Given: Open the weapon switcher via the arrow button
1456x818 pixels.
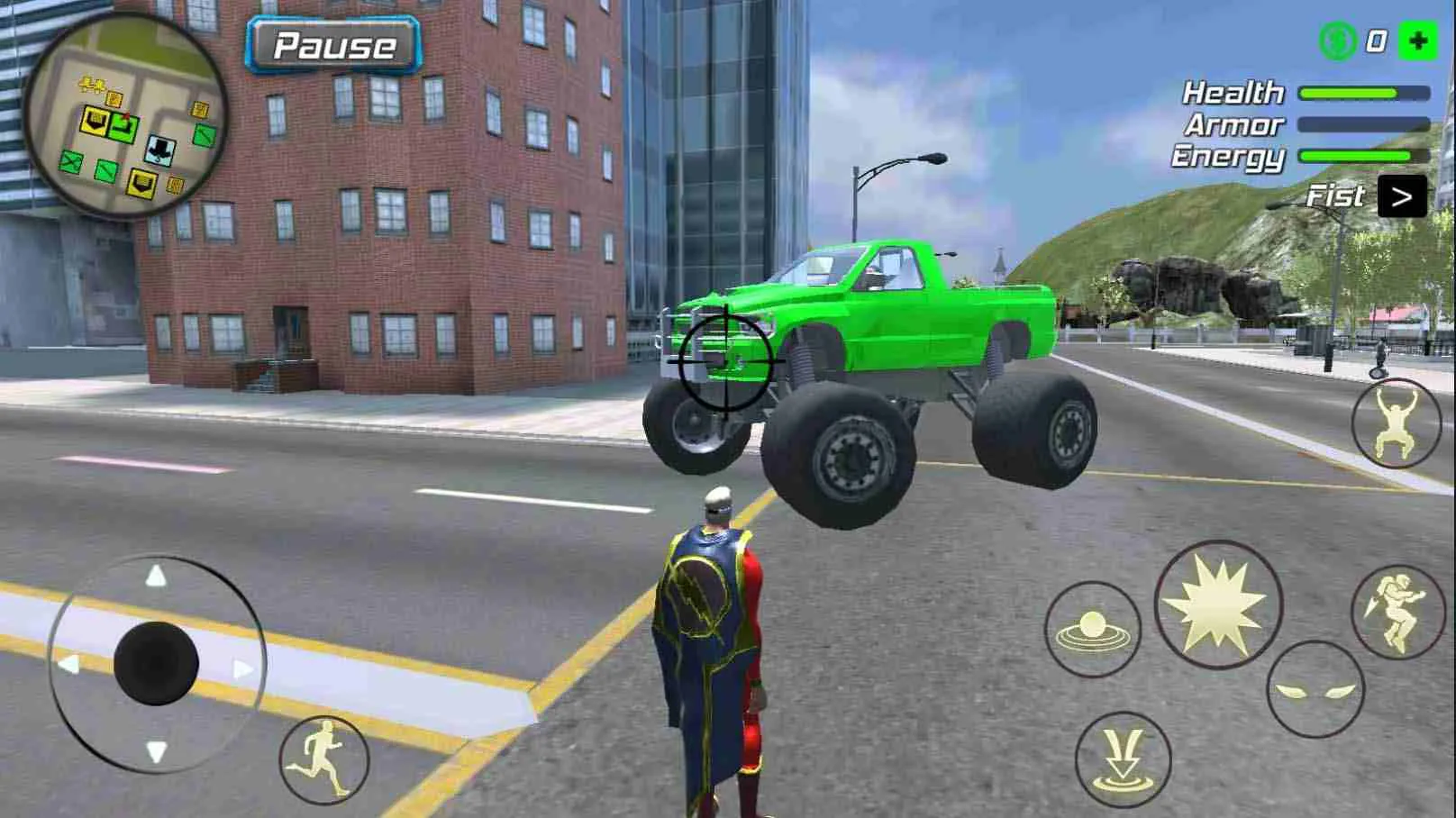Looking at the screenshot, I should click(1404, 195).
